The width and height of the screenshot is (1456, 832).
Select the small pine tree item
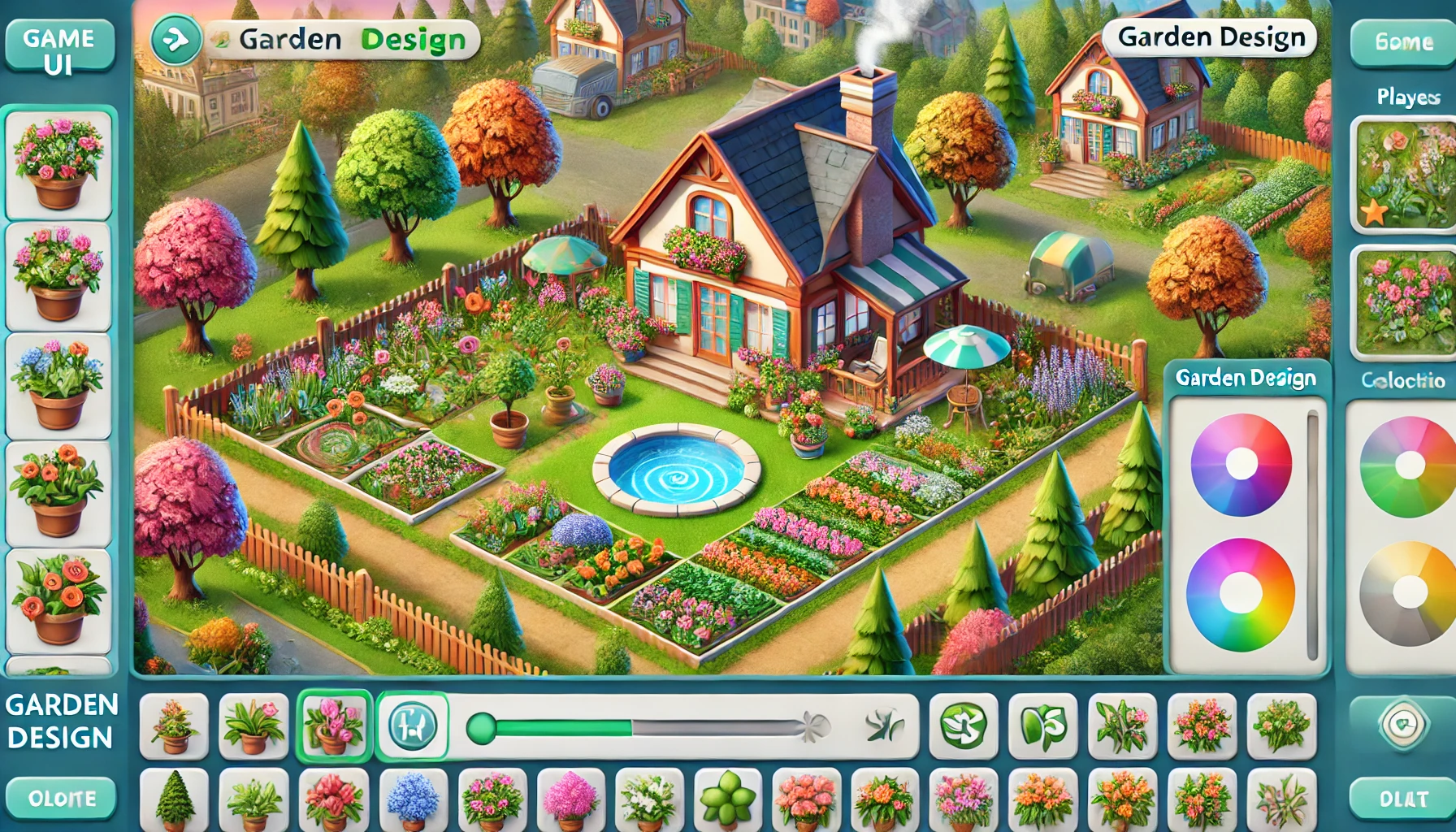click(174, 800)
